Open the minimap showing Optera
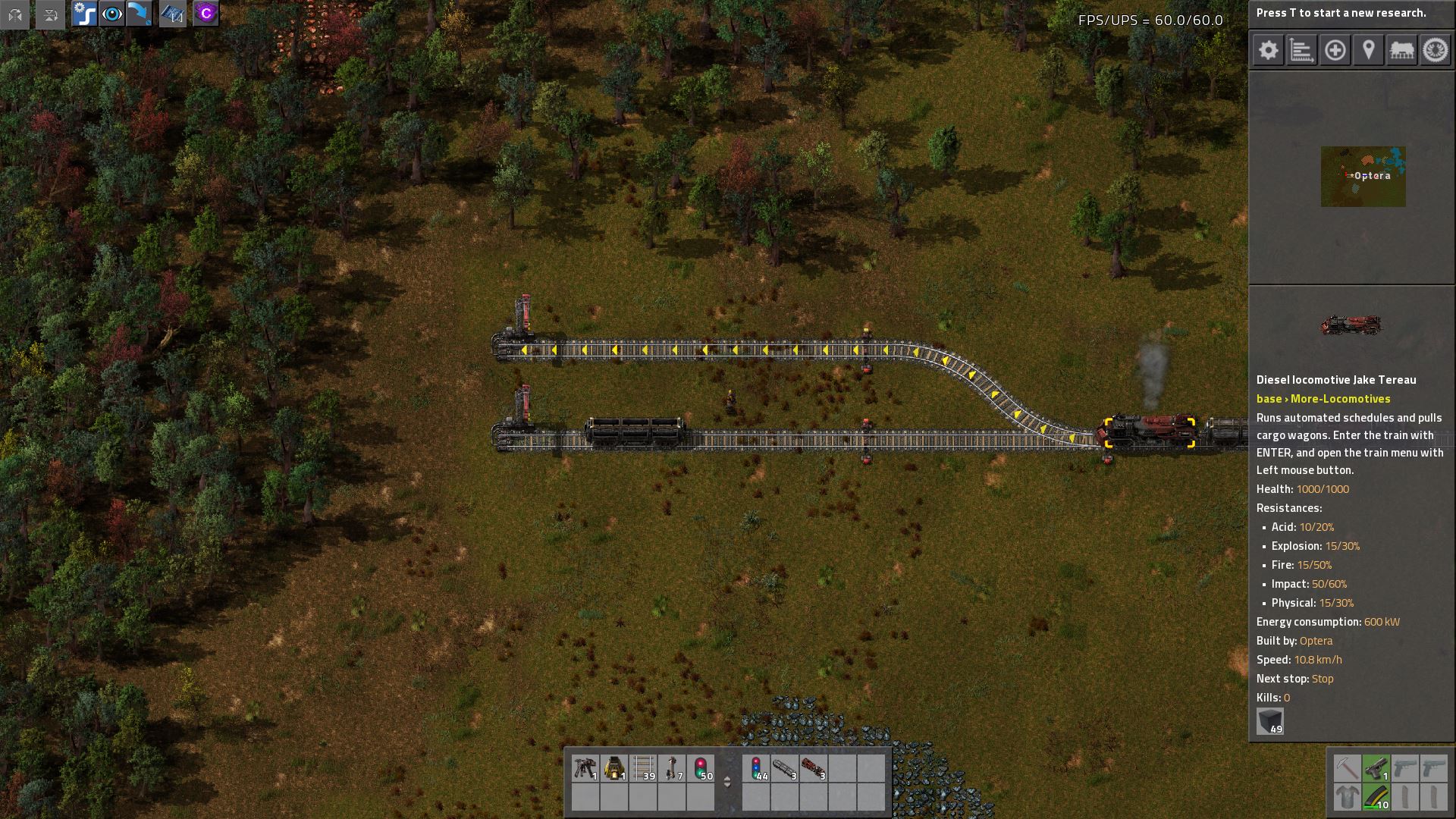This screenshot has width=1456, height=819. tap(1363, 177)
